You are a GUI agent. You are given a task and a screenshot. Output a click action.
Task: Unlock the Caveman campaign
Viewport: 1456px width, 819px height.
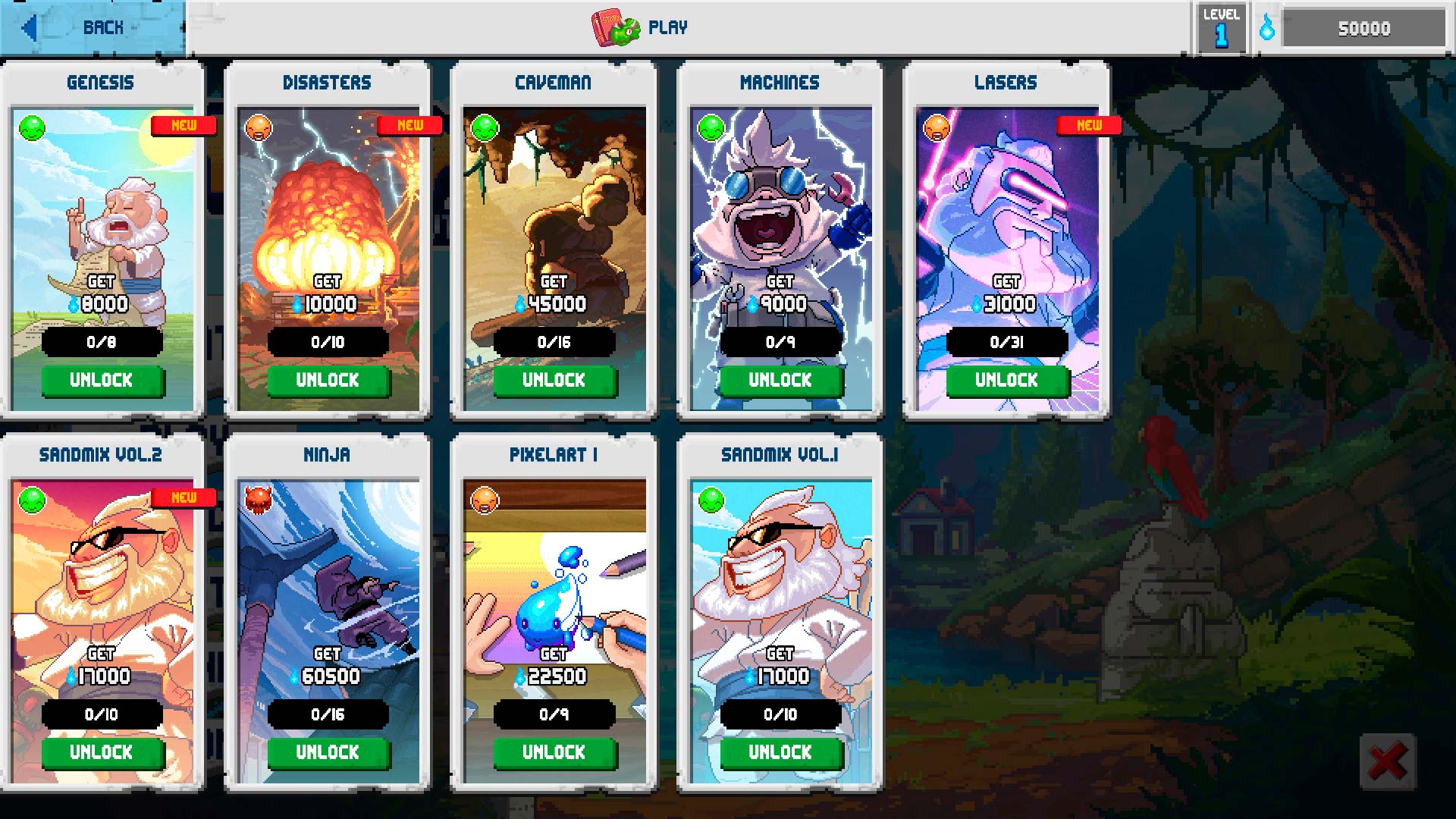pyautogui.click(x=554, y=380)
